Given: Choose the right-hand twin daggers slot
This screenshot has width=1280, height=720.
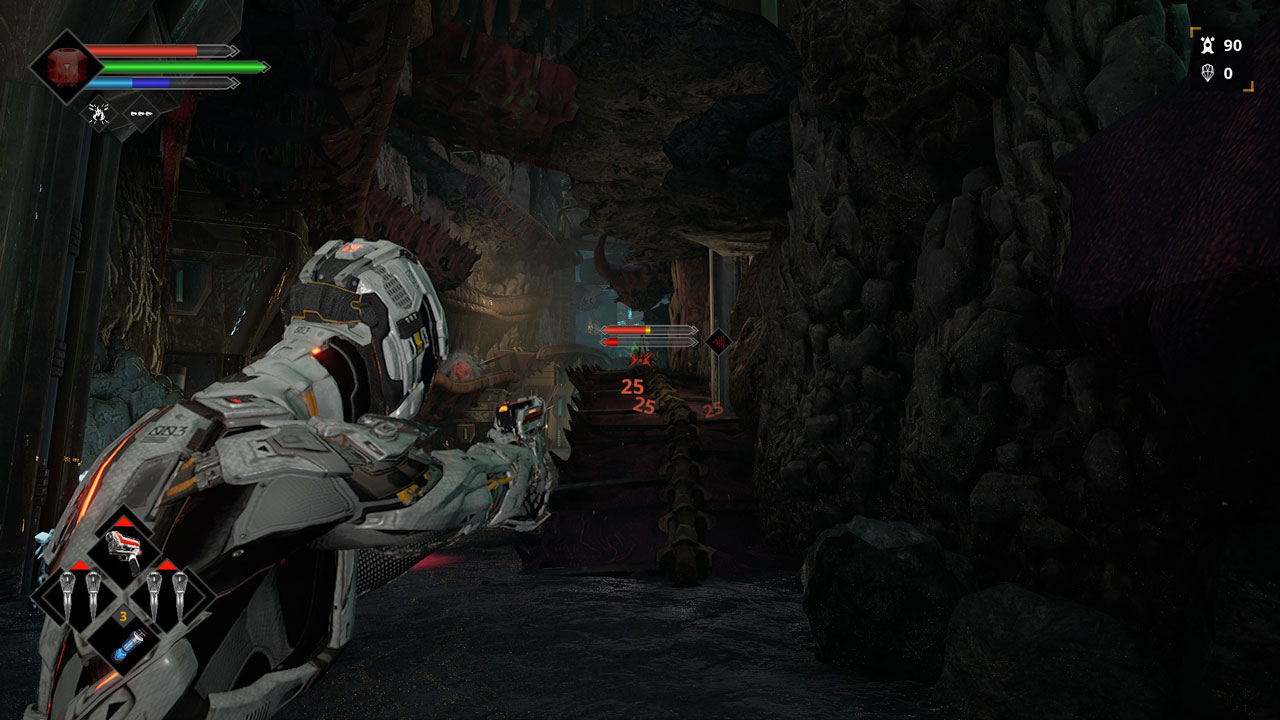Looking at the screenshot, I should coord(166,595).
